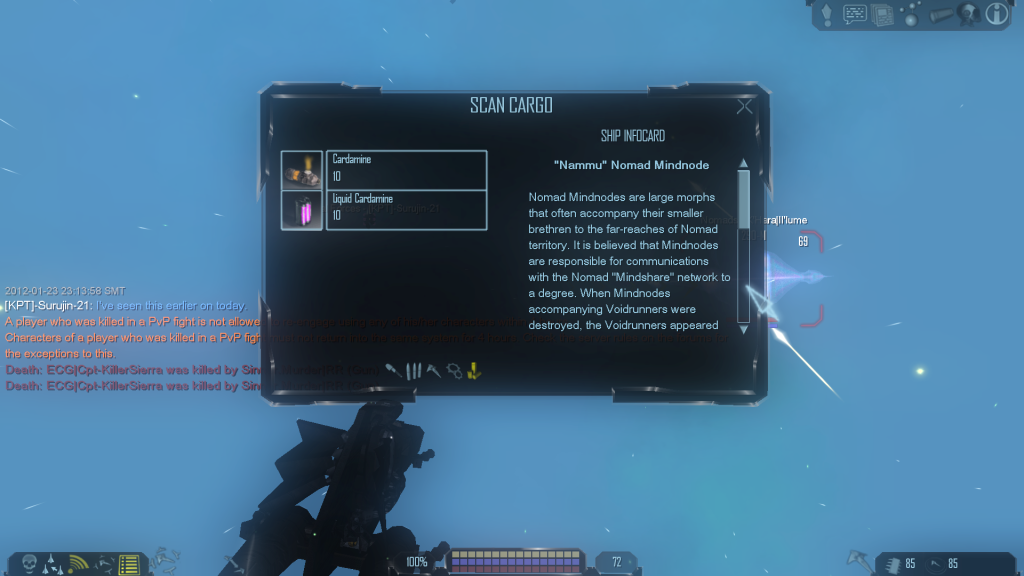Close the Scan Cargo window
Screen dimensions: 1024x576
pos(744,107)
